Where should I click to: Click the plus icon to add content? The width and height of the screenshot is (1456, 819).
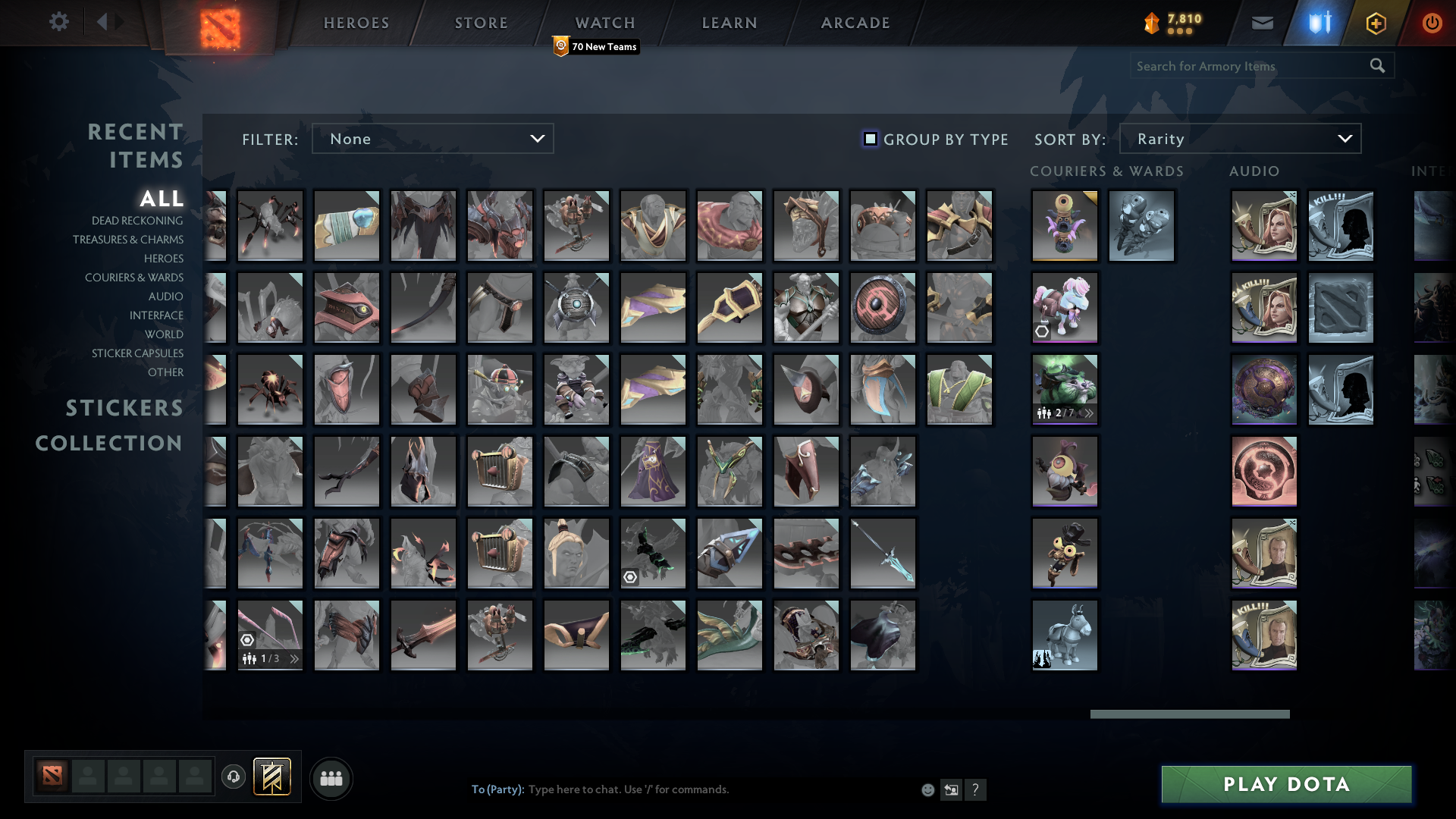pyautogui.click(x=1375, y=23)
